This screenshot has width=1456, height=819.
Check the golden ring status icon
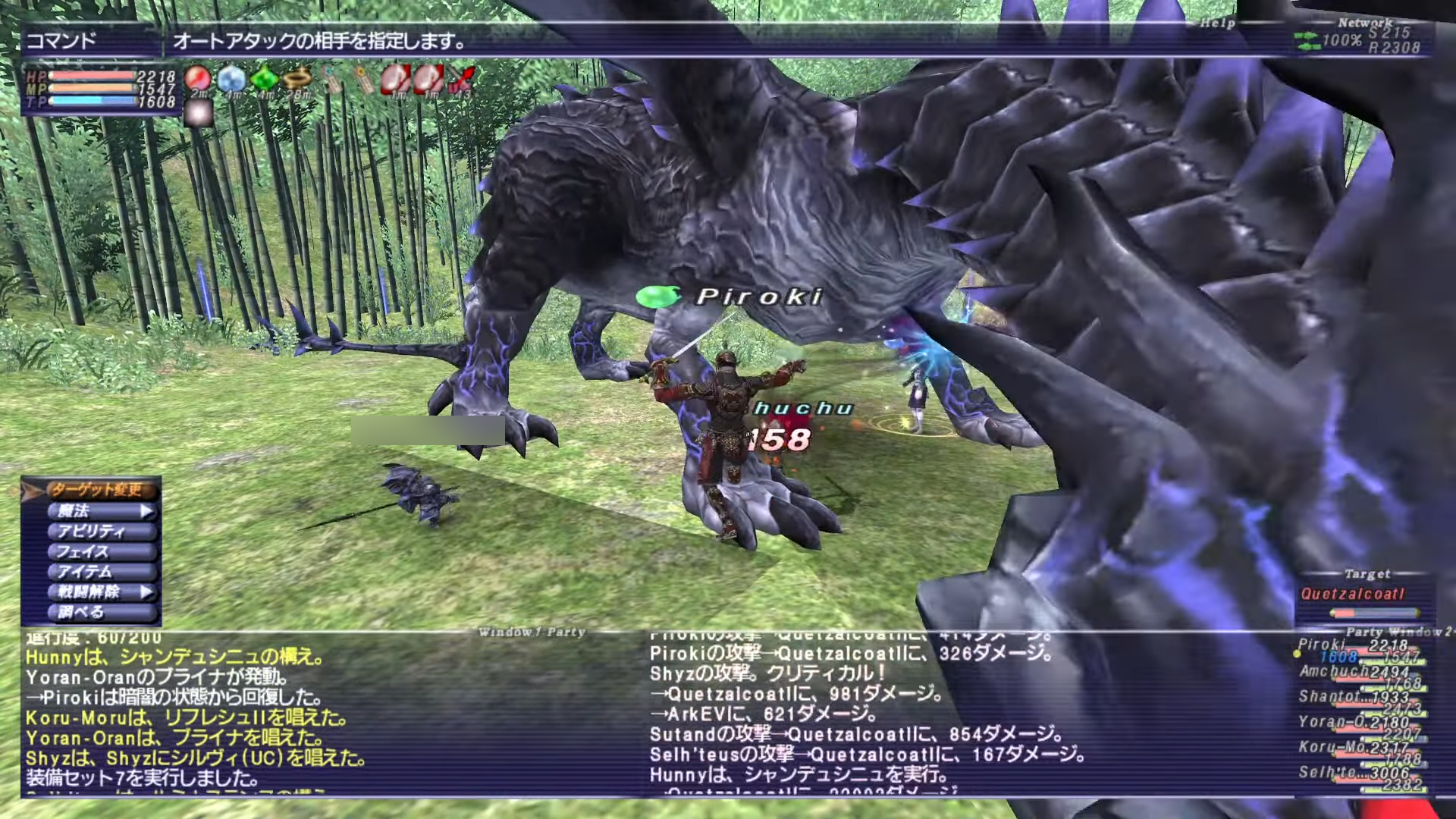(x=297, y=78)
